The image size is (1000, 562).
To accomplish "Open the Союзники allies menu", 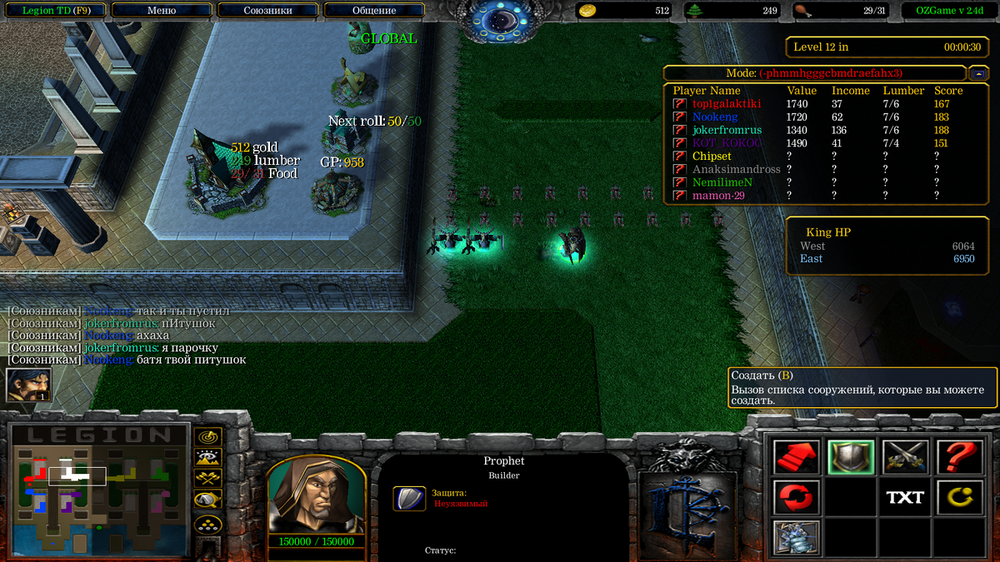I will pos(268,10).
